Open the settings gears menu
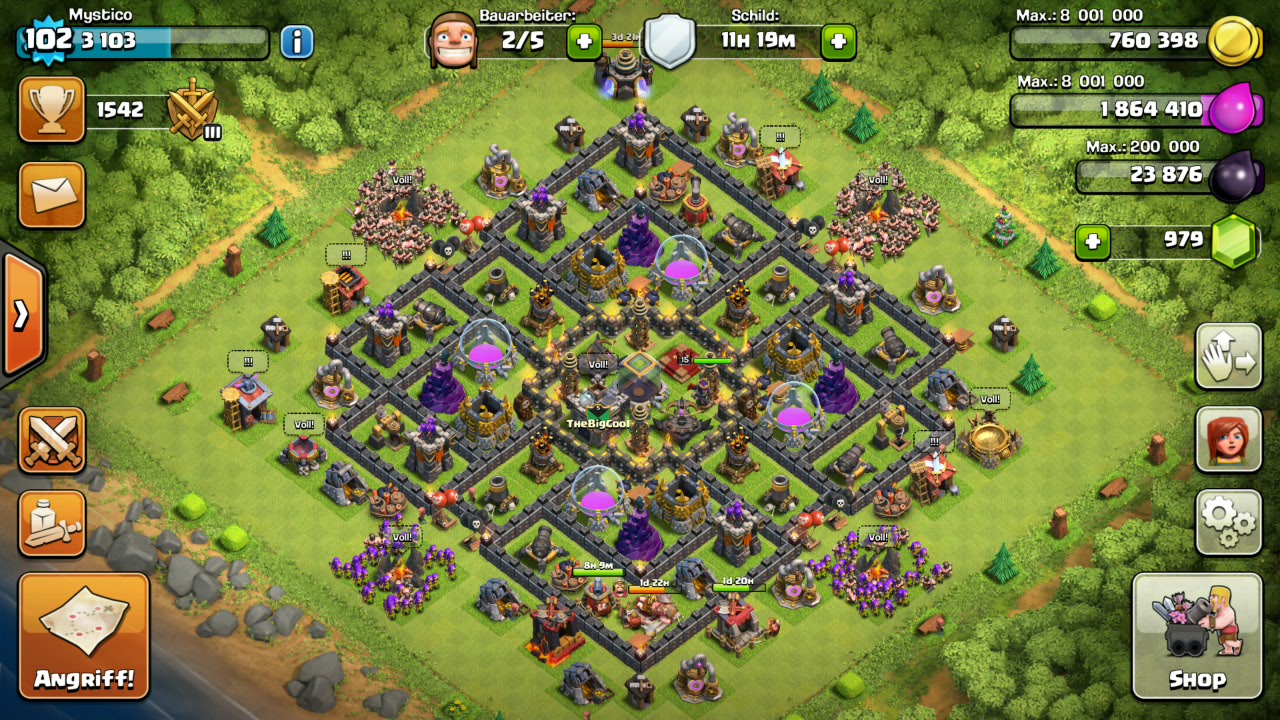 pos(1228,521)
